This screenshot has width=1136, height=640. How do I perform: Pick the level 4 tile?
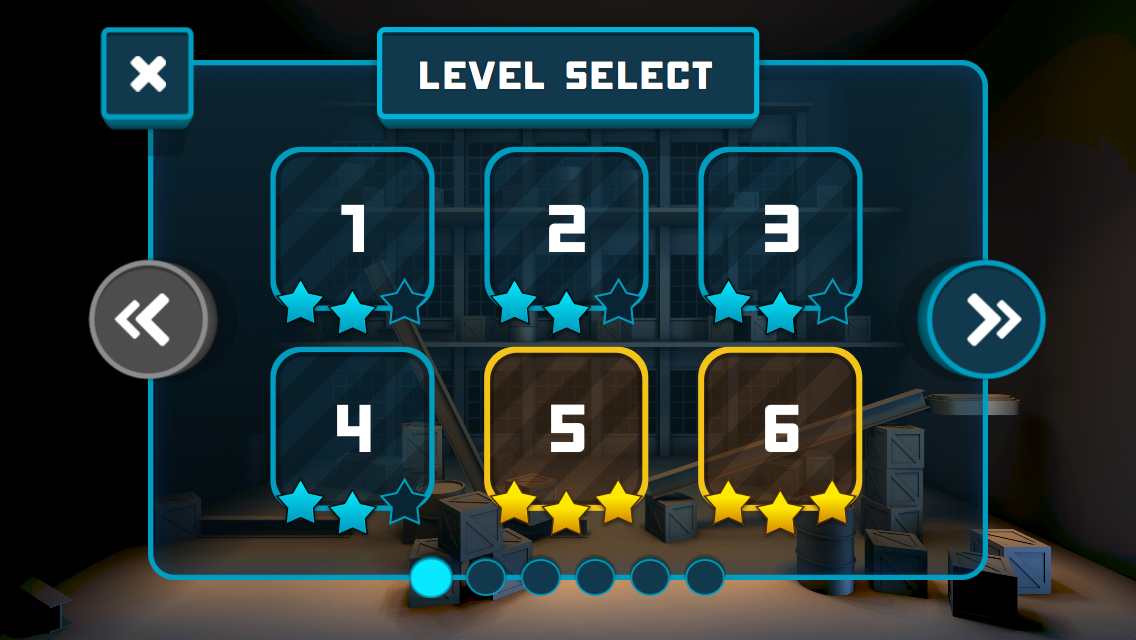[352, 430]
